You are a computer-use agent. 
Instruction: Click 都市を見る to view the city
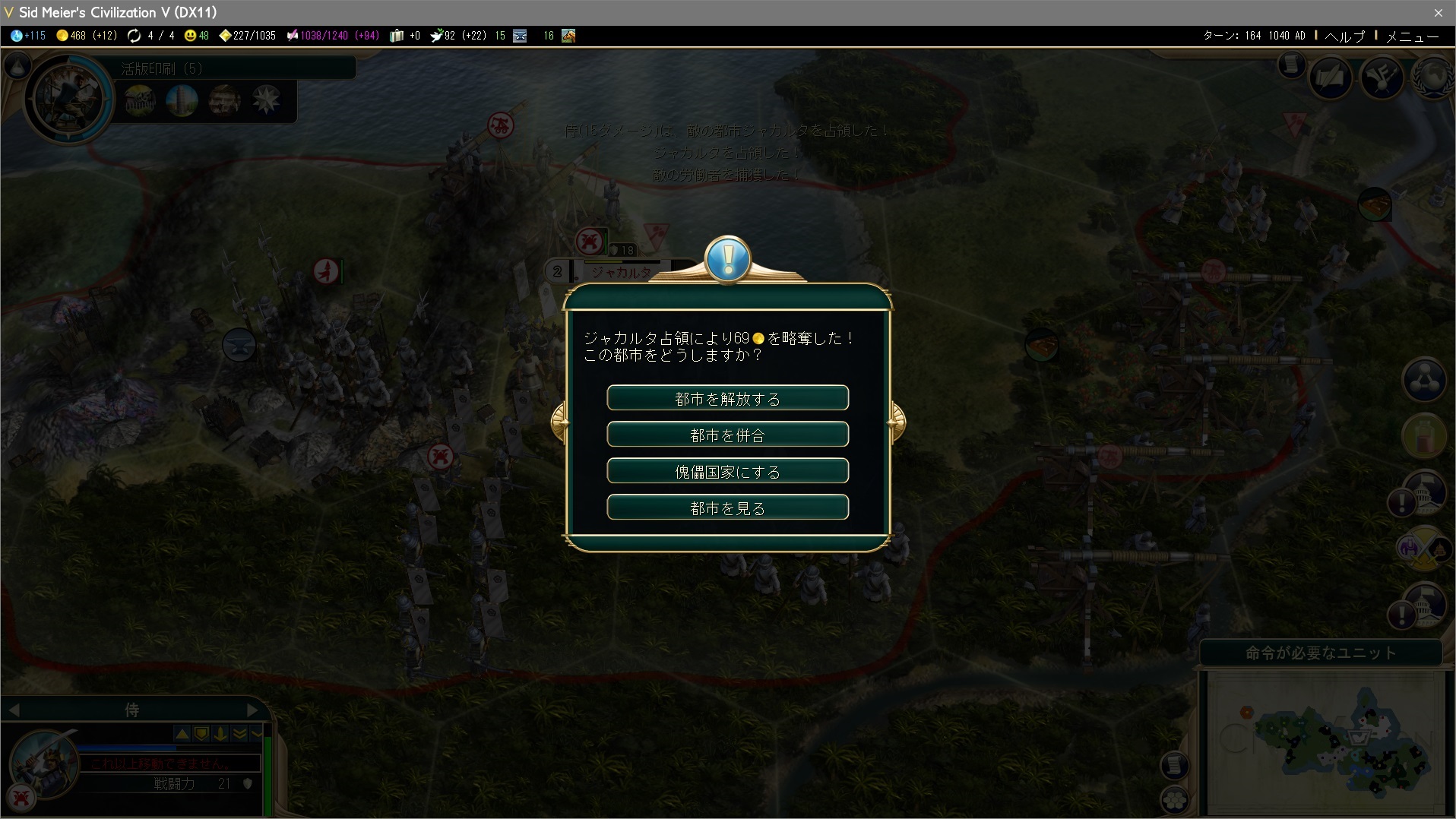click(x=727, y=508)
